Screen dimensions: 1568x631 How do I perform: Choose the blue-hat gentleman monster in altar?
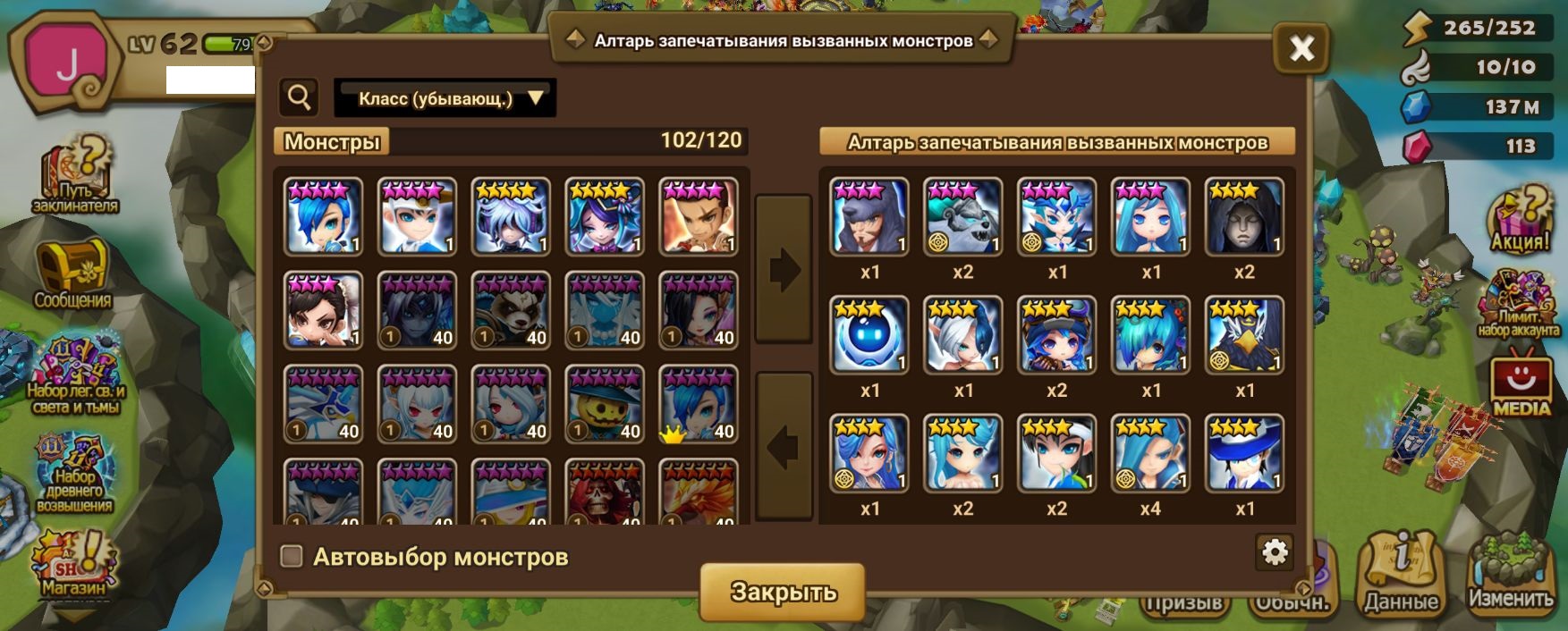tap(1244, 453)
